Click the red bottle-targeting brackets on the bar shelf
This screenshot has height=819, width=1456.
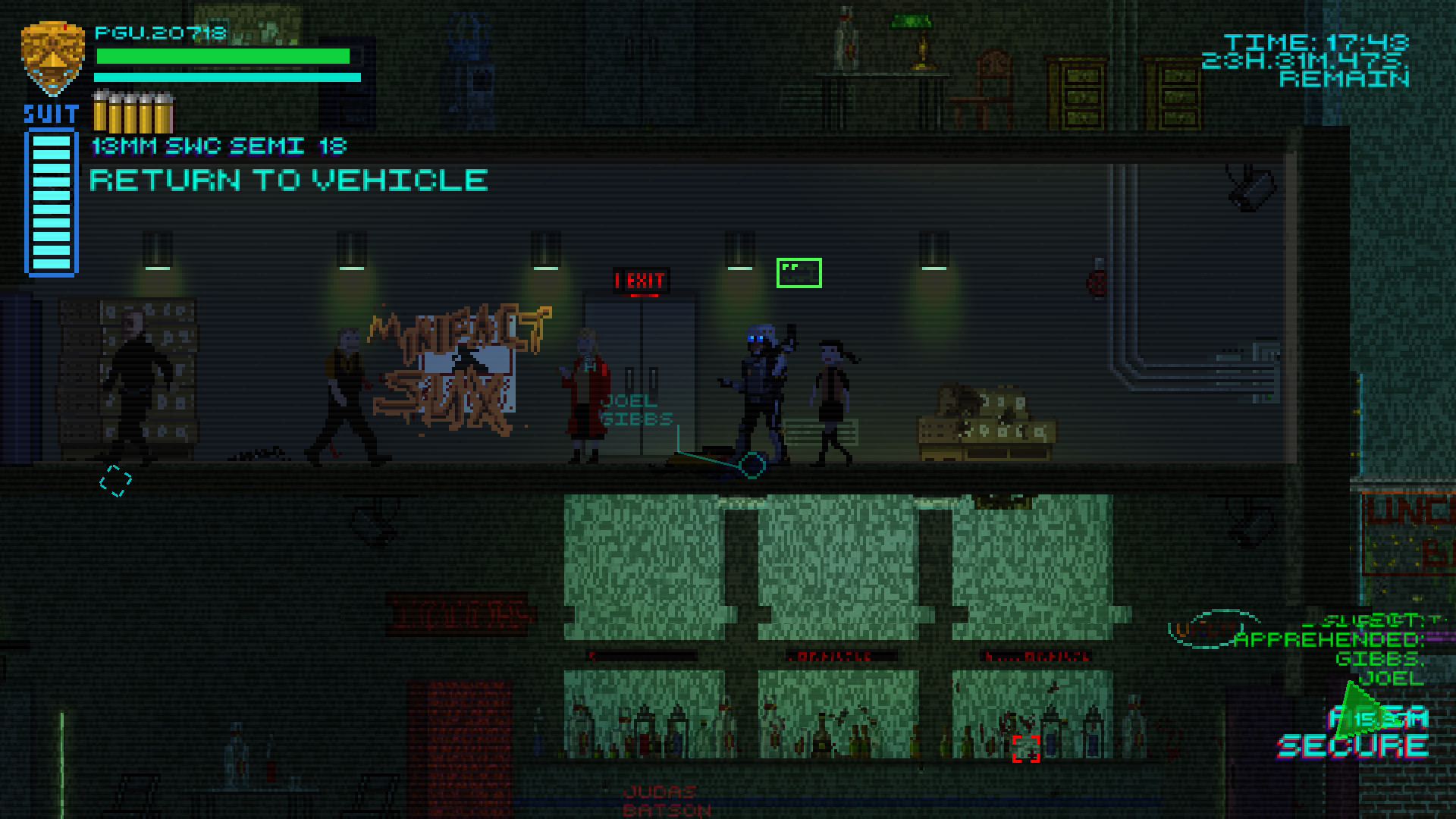pos(1028,751)
